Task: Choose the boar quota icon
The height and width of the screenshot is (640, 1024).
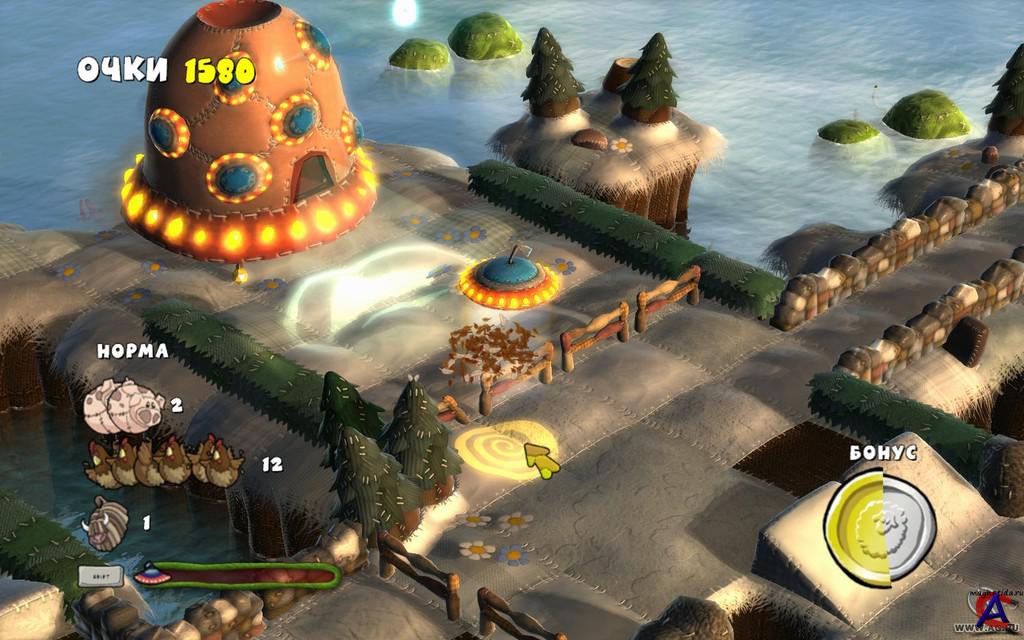Action: tap(107, 521)
